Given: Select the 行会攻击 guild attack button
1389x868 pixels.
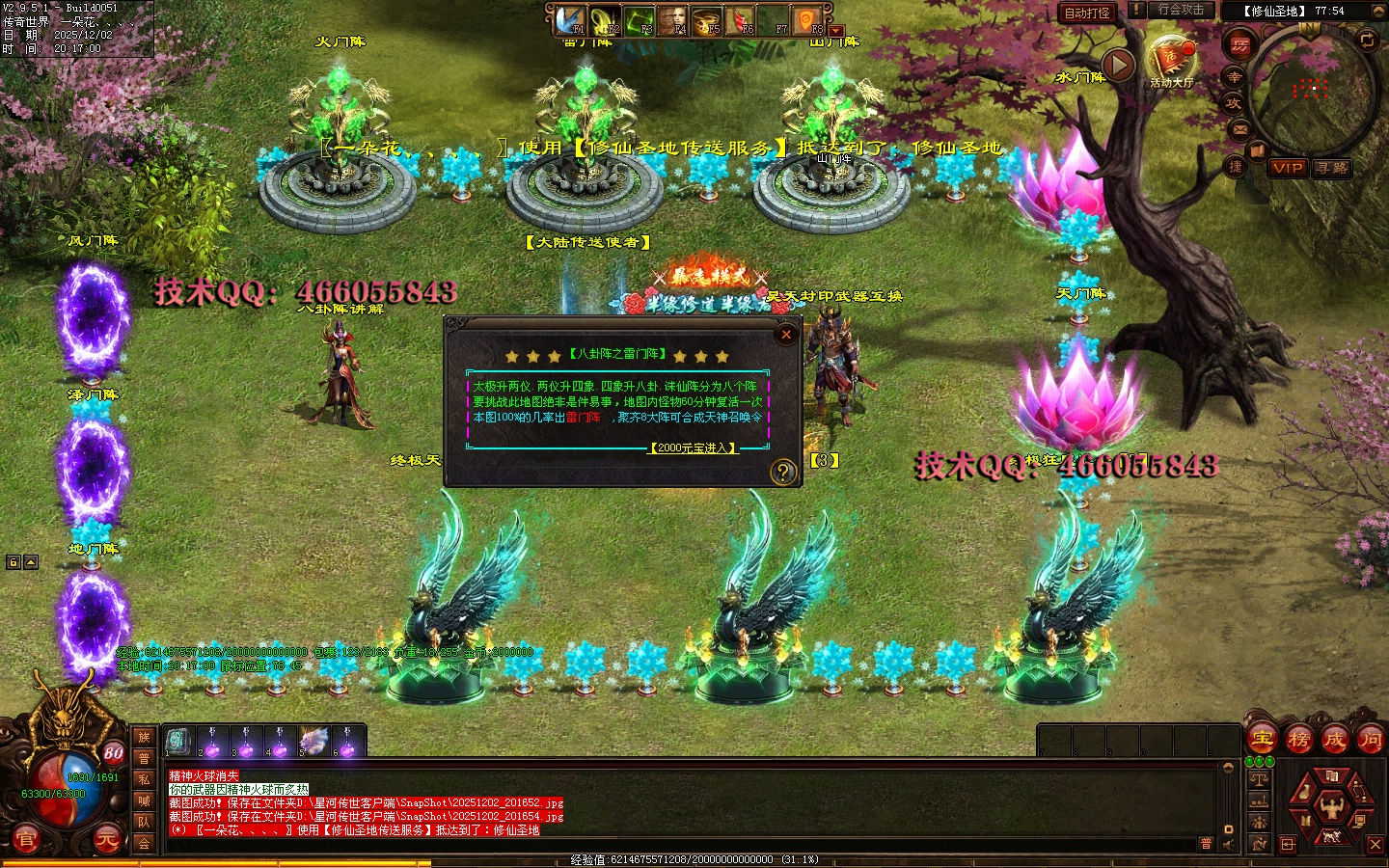Looking at the screenshot, I should [1181, 10].
